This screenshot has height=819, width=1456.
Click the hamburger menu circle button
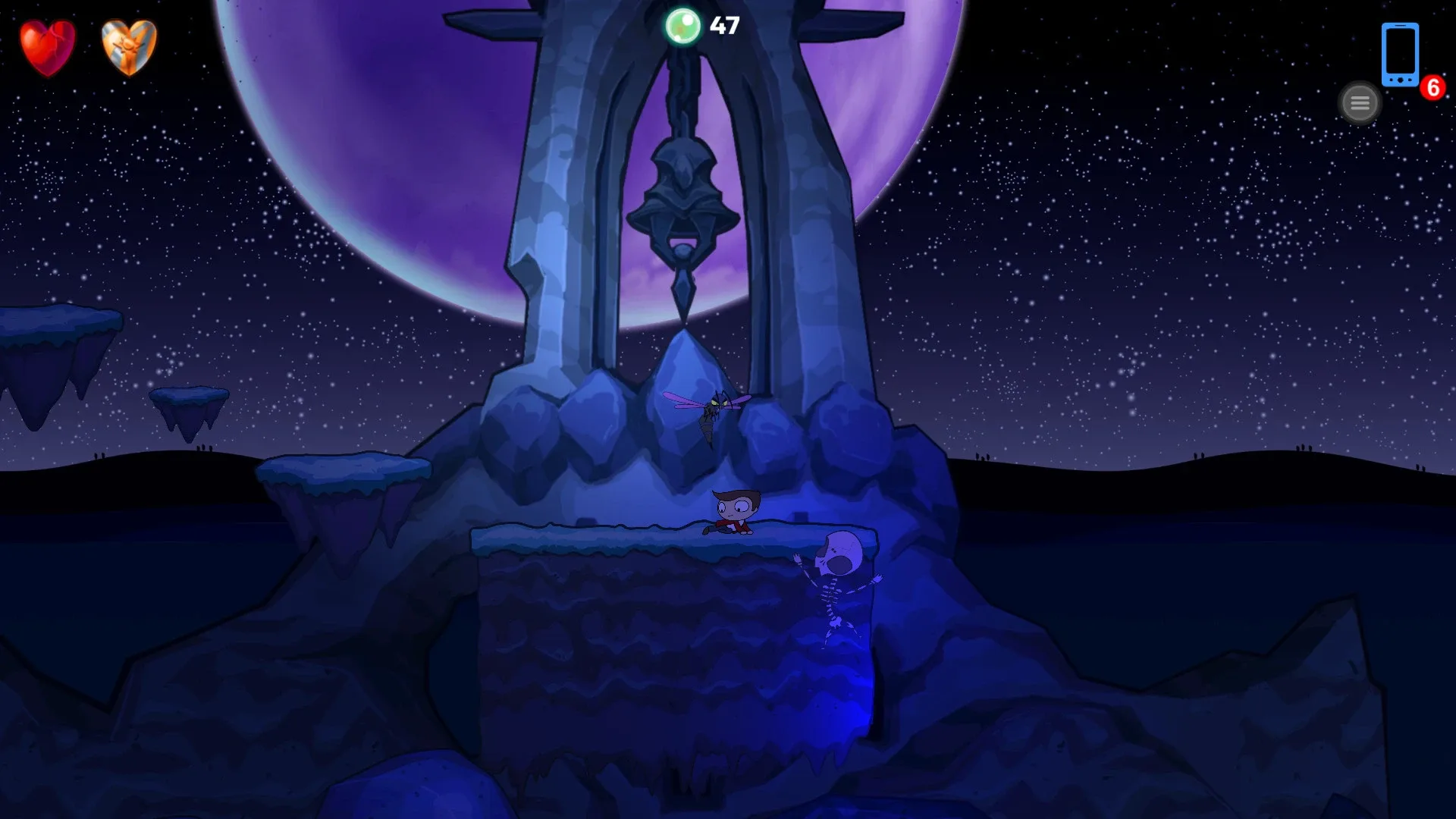[1360, 102]
